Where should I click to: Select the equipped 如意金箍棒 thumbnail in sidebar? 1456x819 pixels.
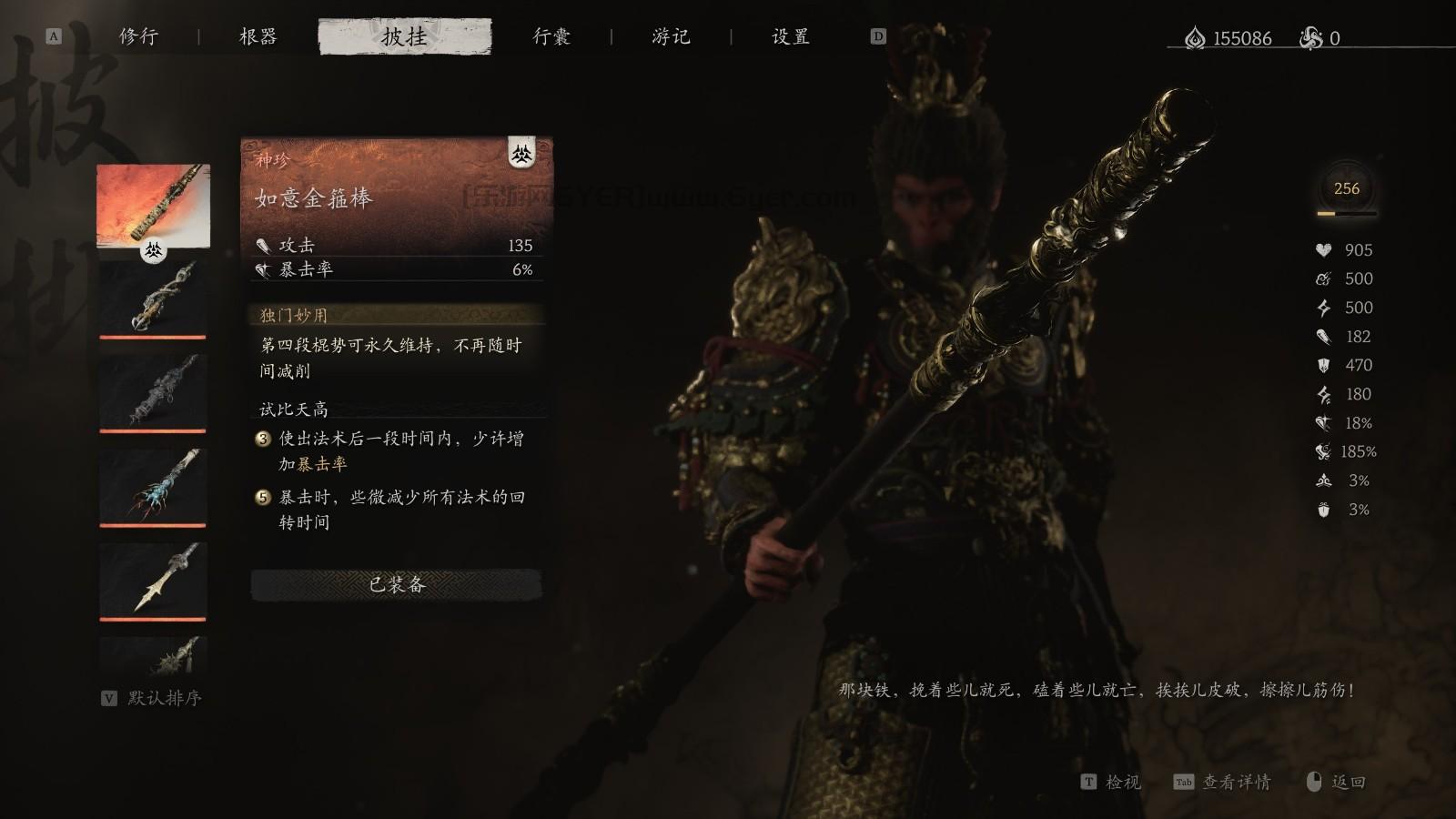152,207
